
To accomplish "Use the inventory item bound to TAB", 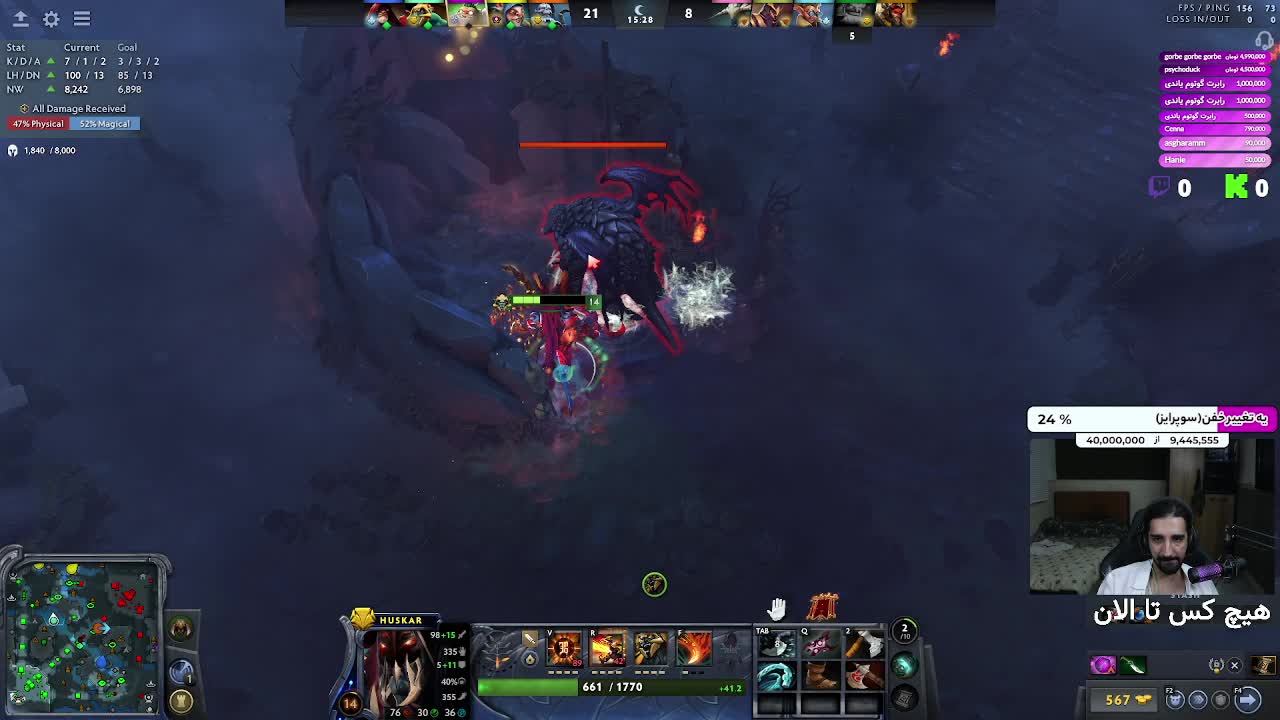I will 776,646.
